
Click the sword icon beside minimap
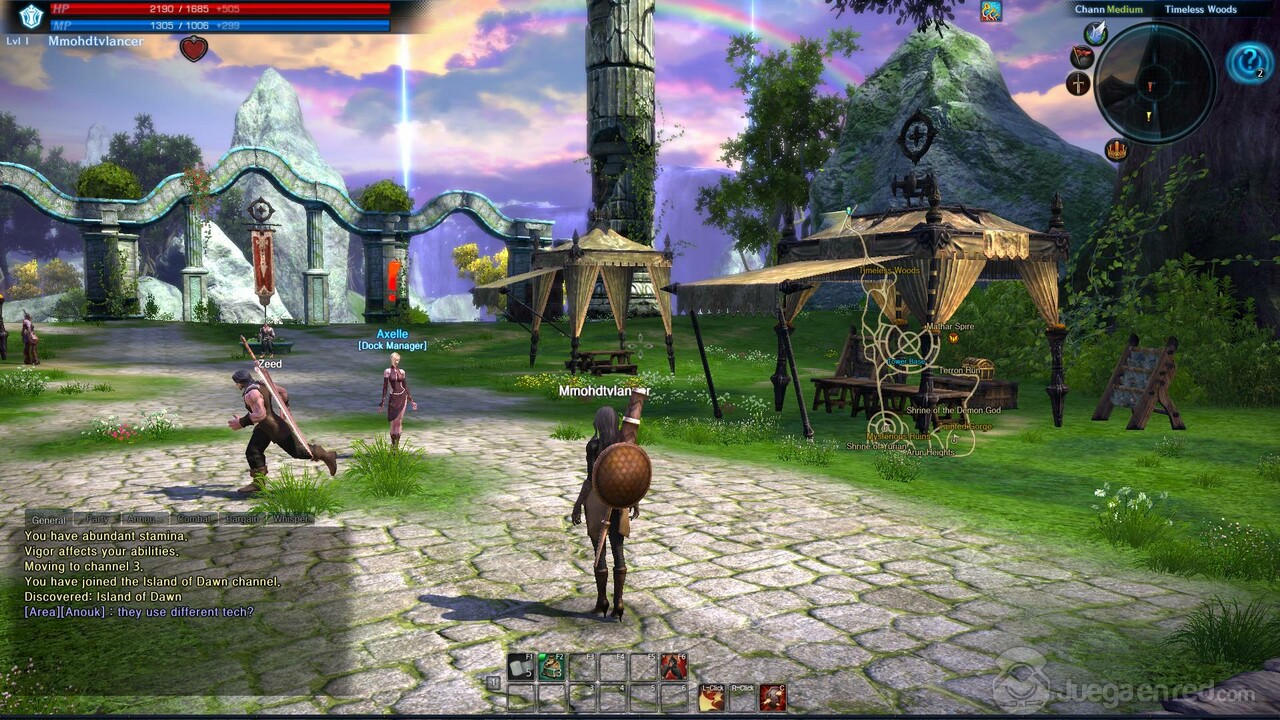tap(1078, 84)
